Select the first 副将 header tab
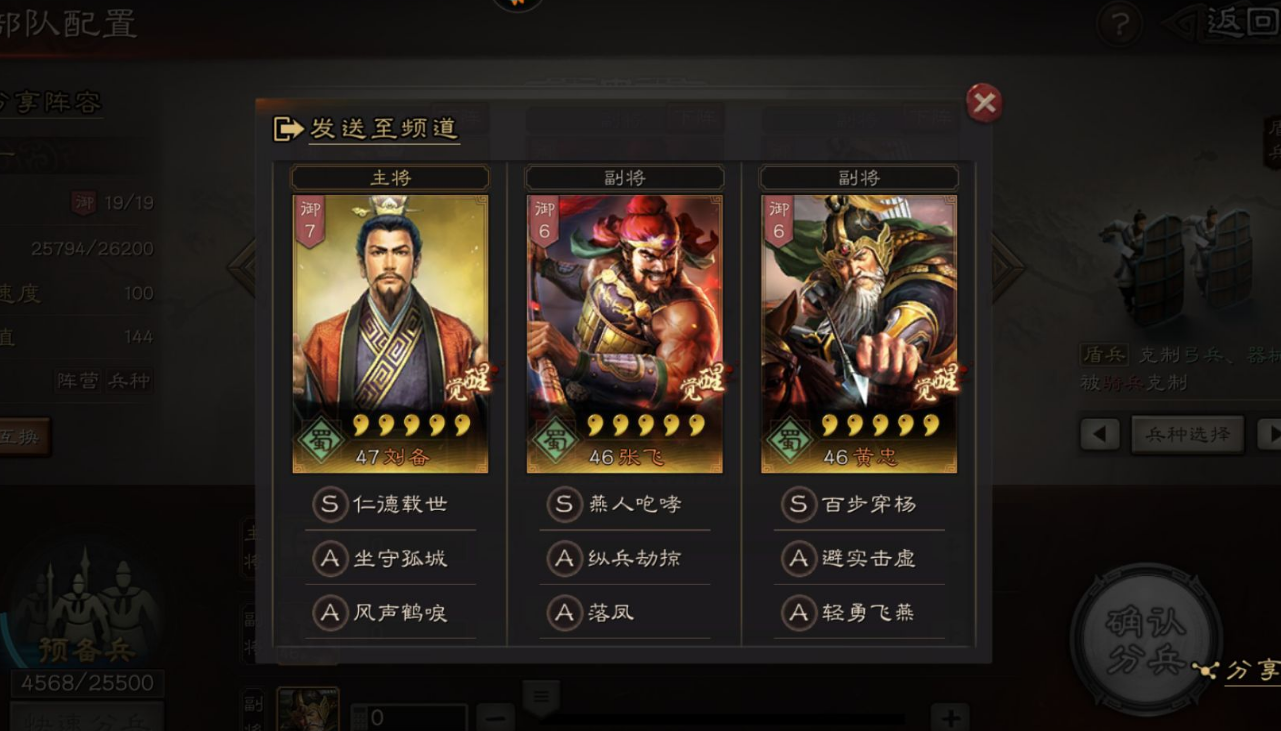 pyautogui.click(x=624, y=177)
